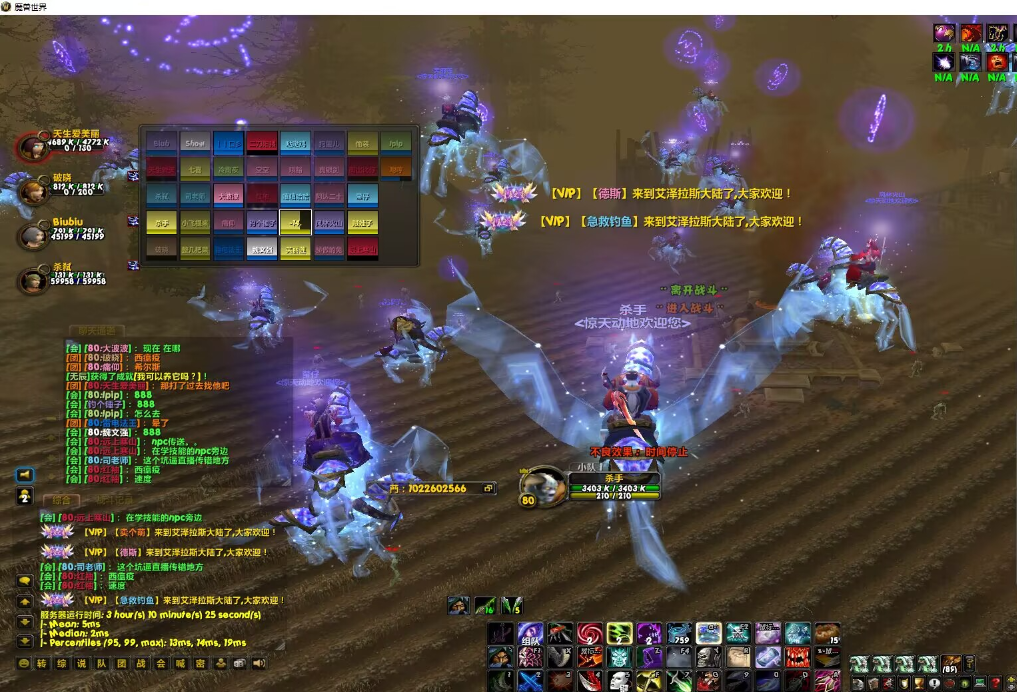Activate the red spiral ability icon

[x=589, y=633]
